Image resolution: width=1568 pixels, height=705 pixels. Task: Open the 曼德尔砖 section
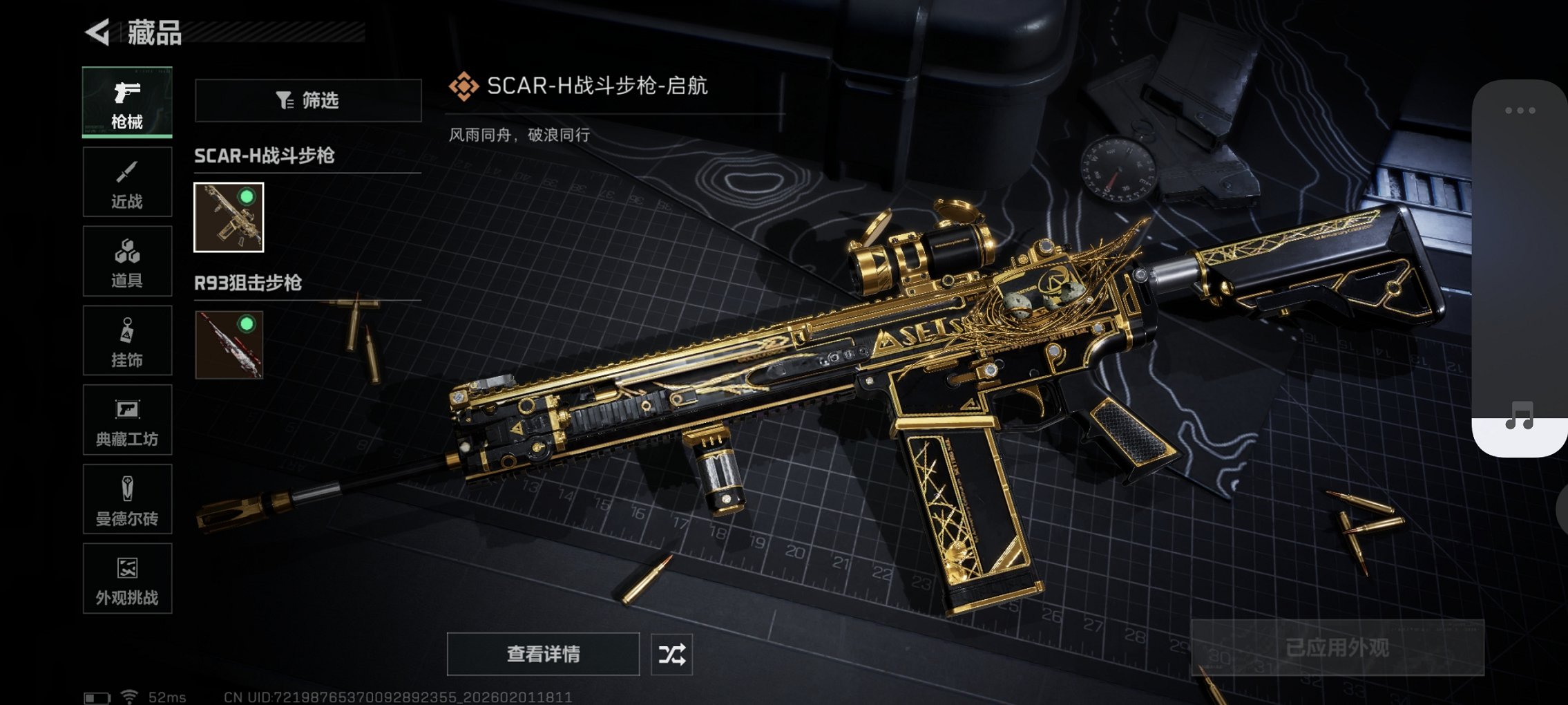[x=127, y=499]
